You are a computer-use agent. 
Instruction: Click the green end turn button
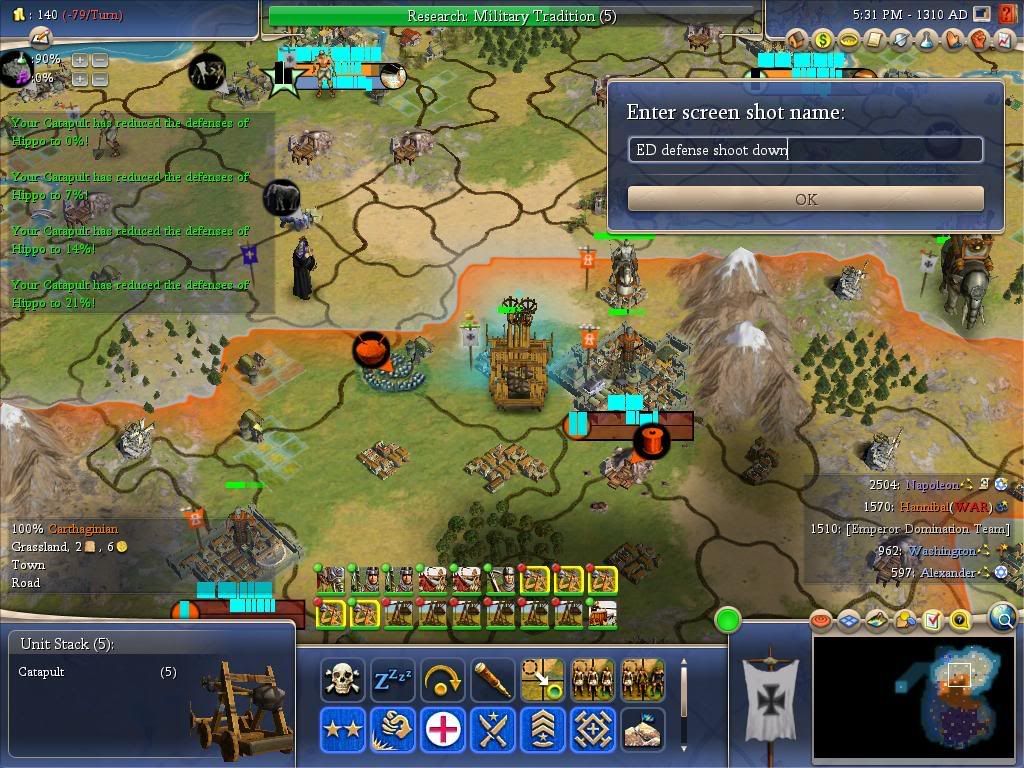(728, 620)
